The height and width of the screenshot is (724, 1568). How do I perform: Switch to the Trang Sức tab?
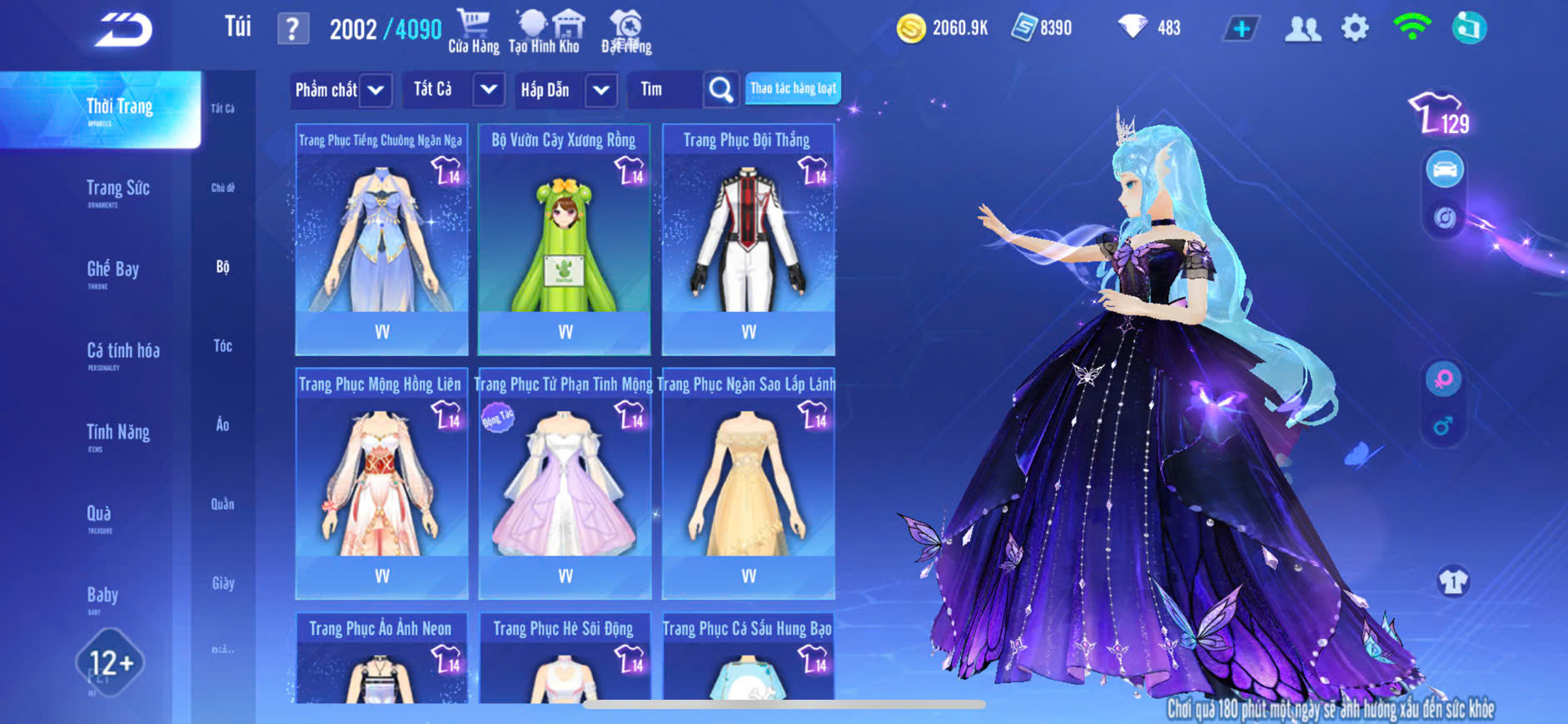[x=117, y=190]
